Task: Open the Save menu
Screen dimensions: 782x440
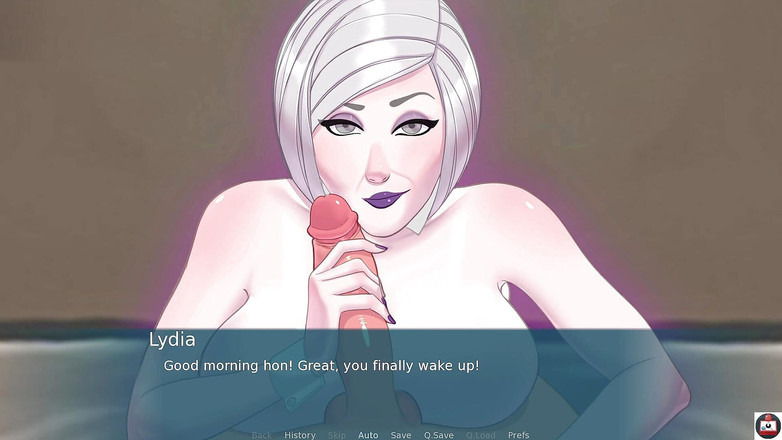Action: (x=401, y=435)
